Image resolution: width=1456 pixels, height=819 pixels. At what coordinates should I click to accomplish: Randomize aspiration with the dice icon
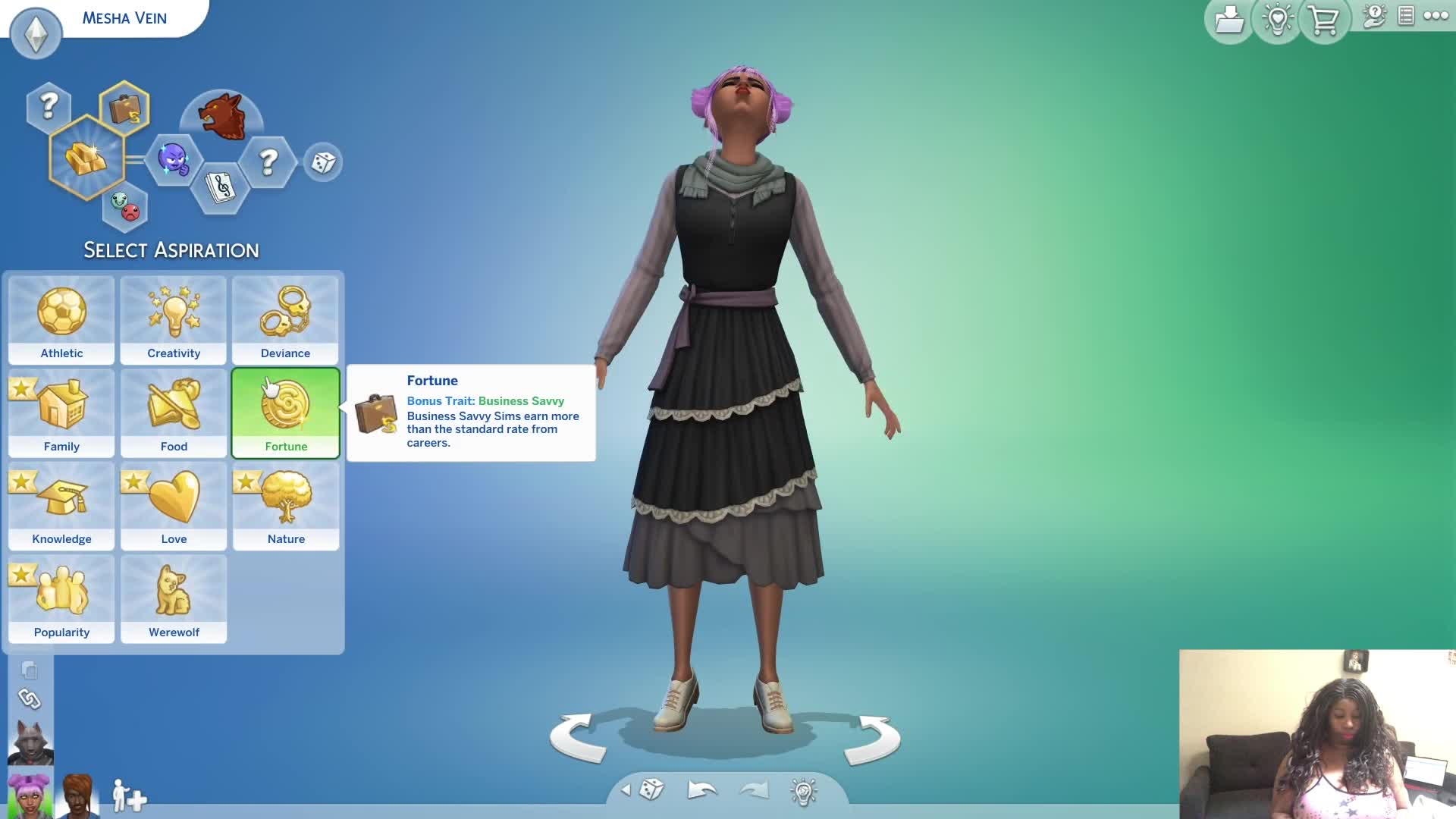[x=324, y=162]
